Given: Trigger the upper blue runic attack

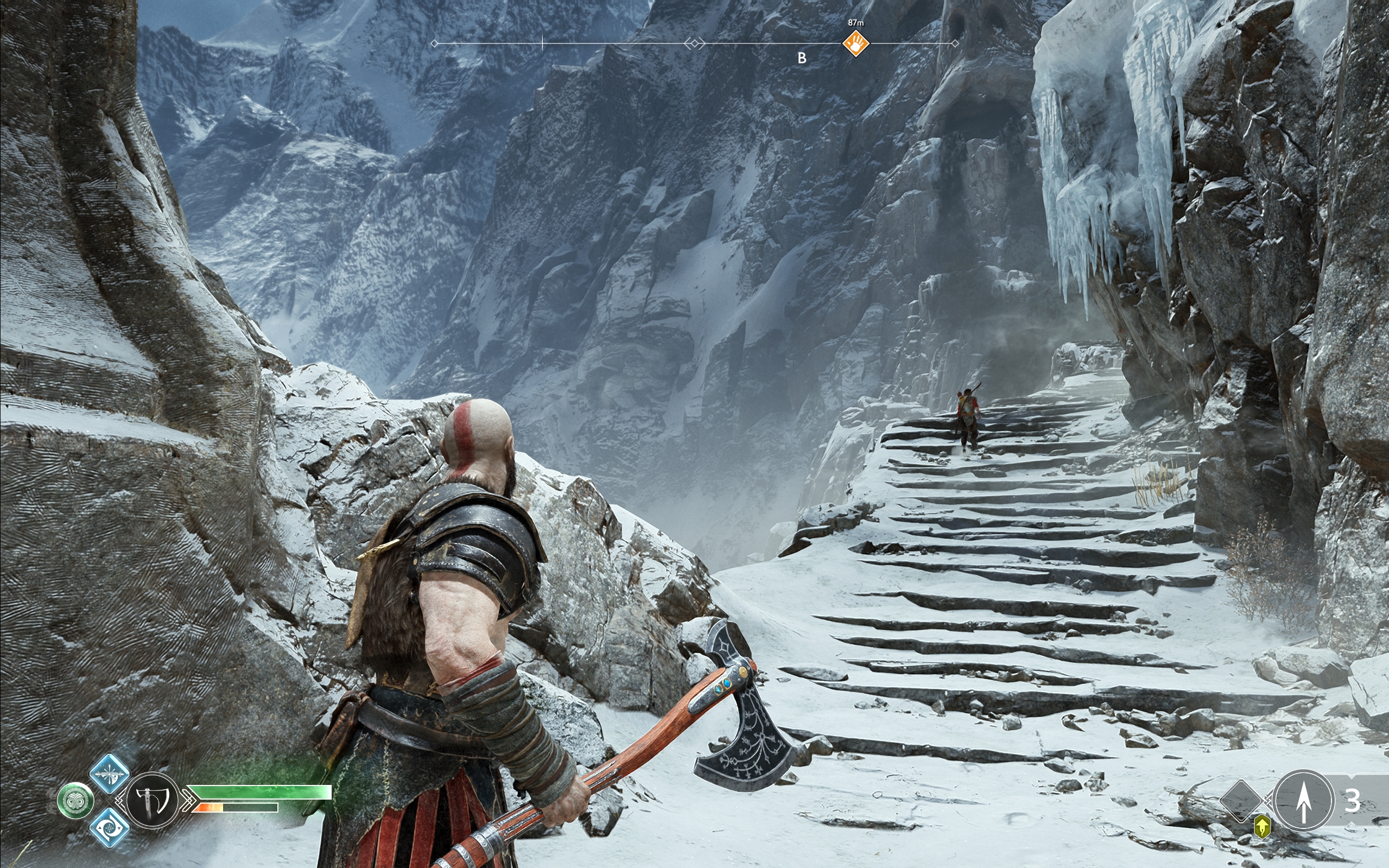Looking at the screenshot, I should tap(109, 774).
